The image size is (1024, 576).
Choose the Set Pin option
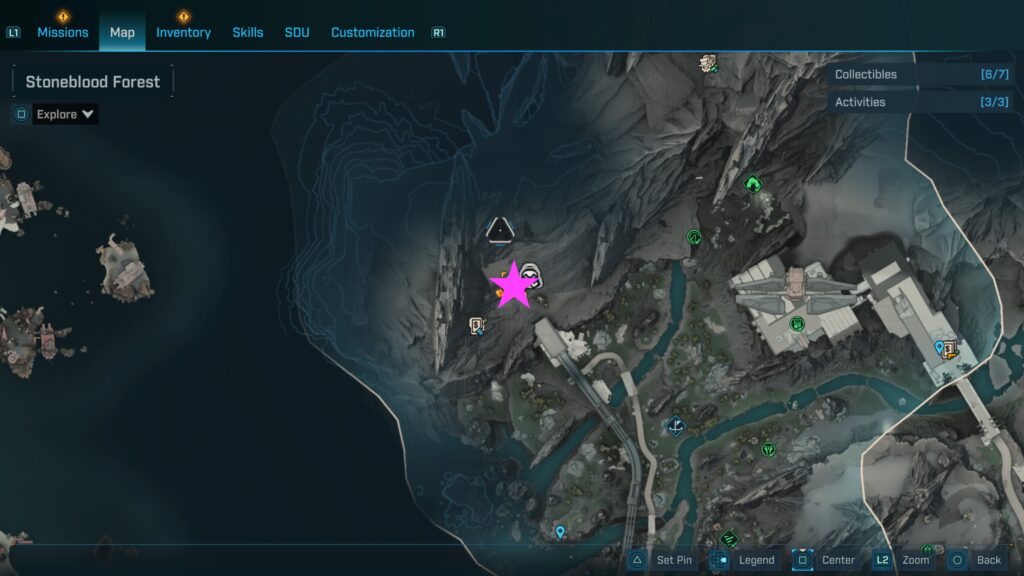(661, 560)
